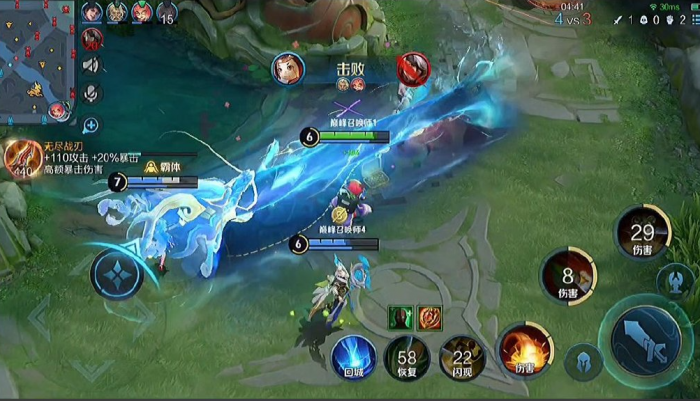Use the skill on 8-second cooldown

(568, 275)
